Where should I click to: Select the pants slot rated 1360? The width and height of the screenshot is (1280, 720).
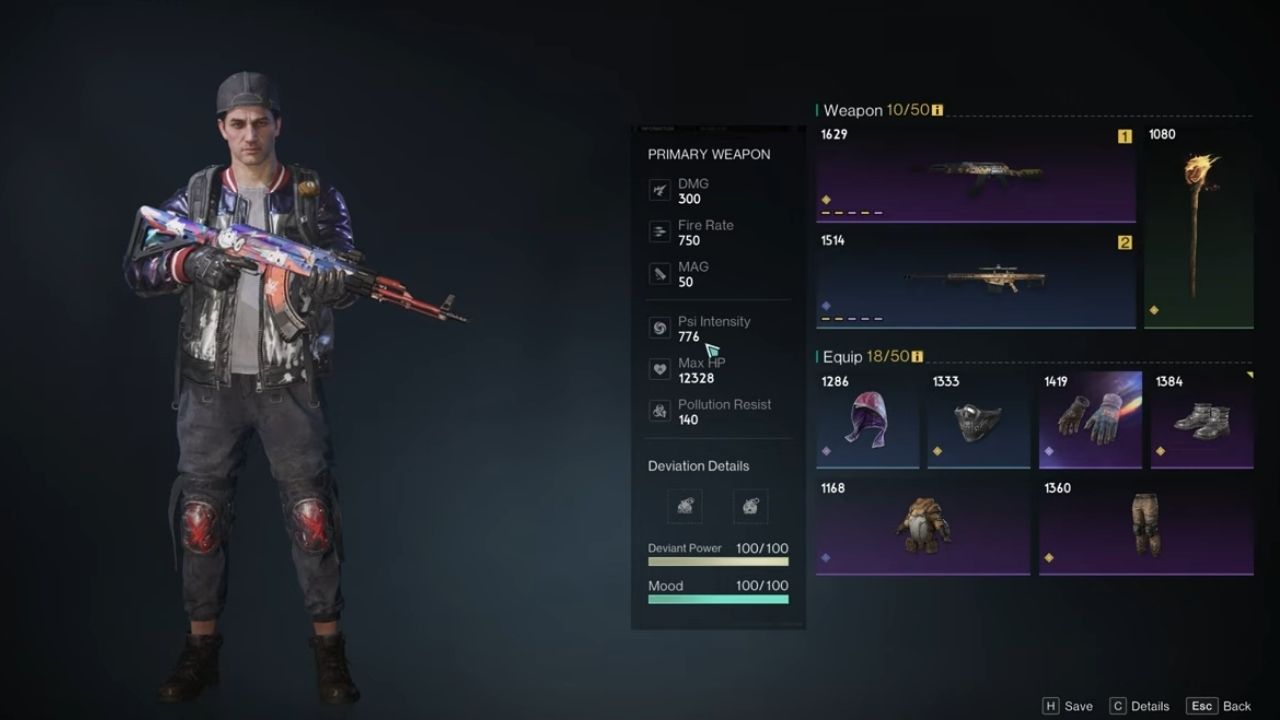(1146, 526)
